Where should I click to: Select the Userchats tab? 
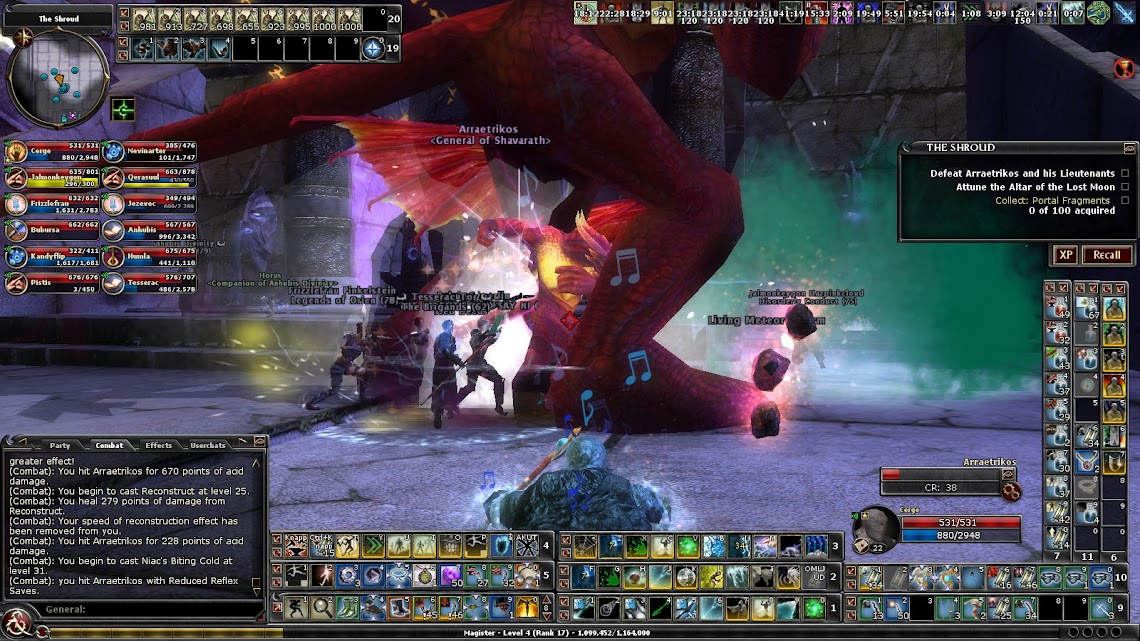pos(207,445)
